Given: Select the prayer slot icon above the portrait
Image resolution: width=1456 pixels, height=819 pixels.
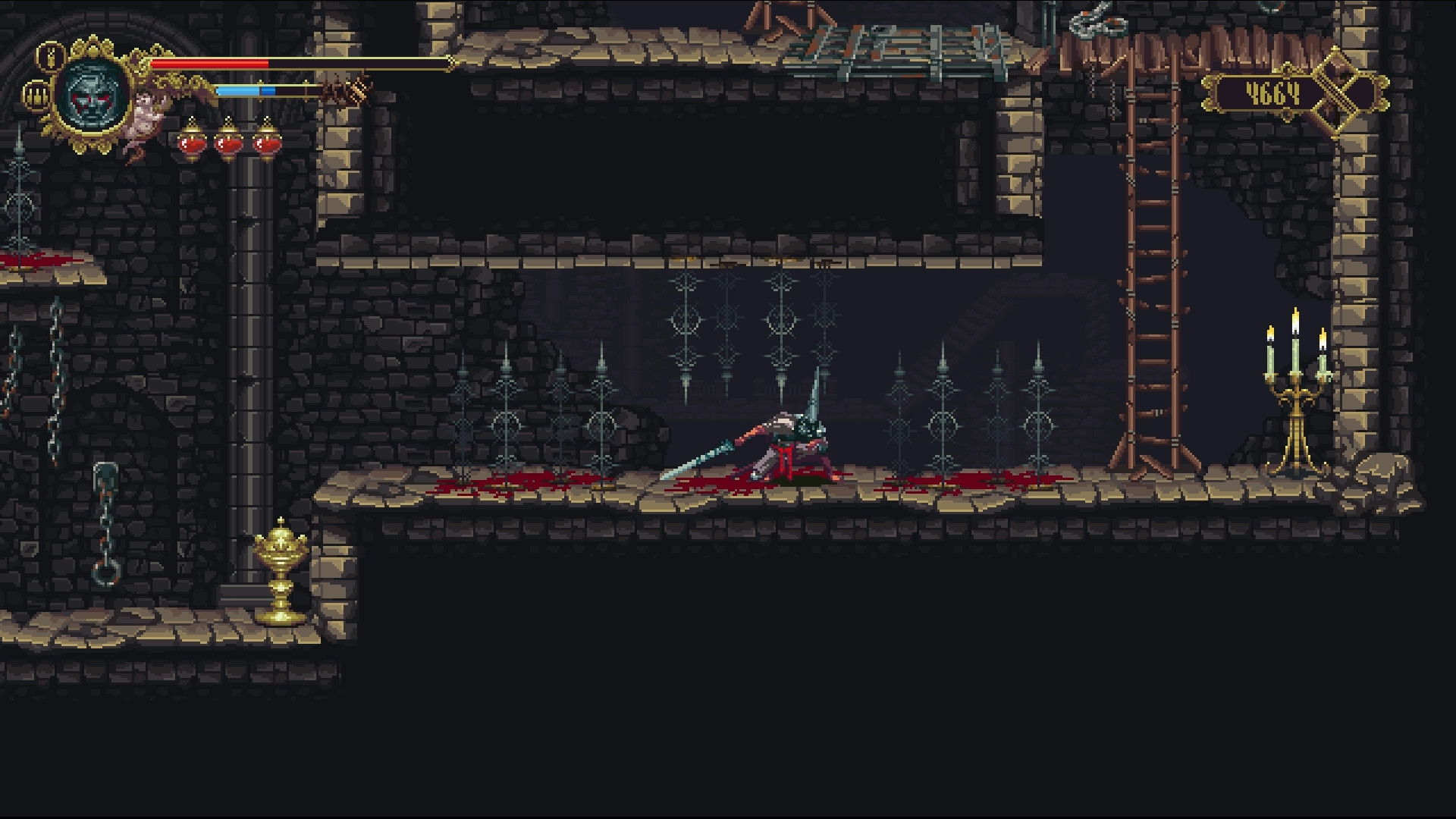Looking at the screenshot, I should click(49, 58).
